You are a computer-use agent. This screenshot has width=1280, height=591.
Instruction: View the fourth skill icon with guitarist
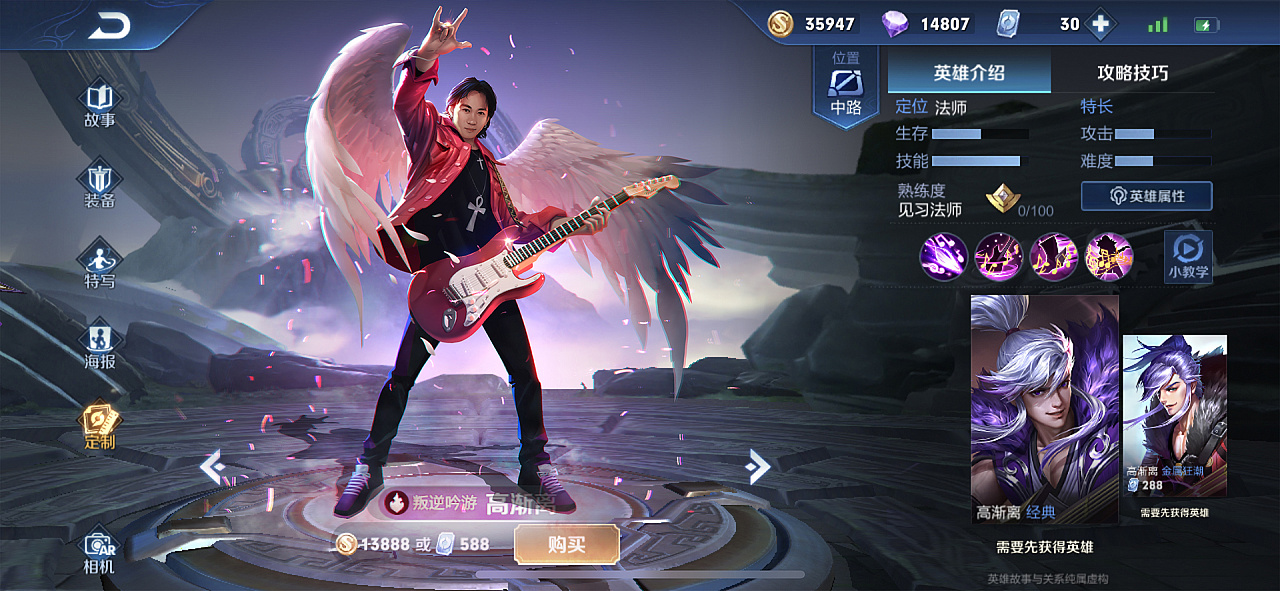(1108, 257)
